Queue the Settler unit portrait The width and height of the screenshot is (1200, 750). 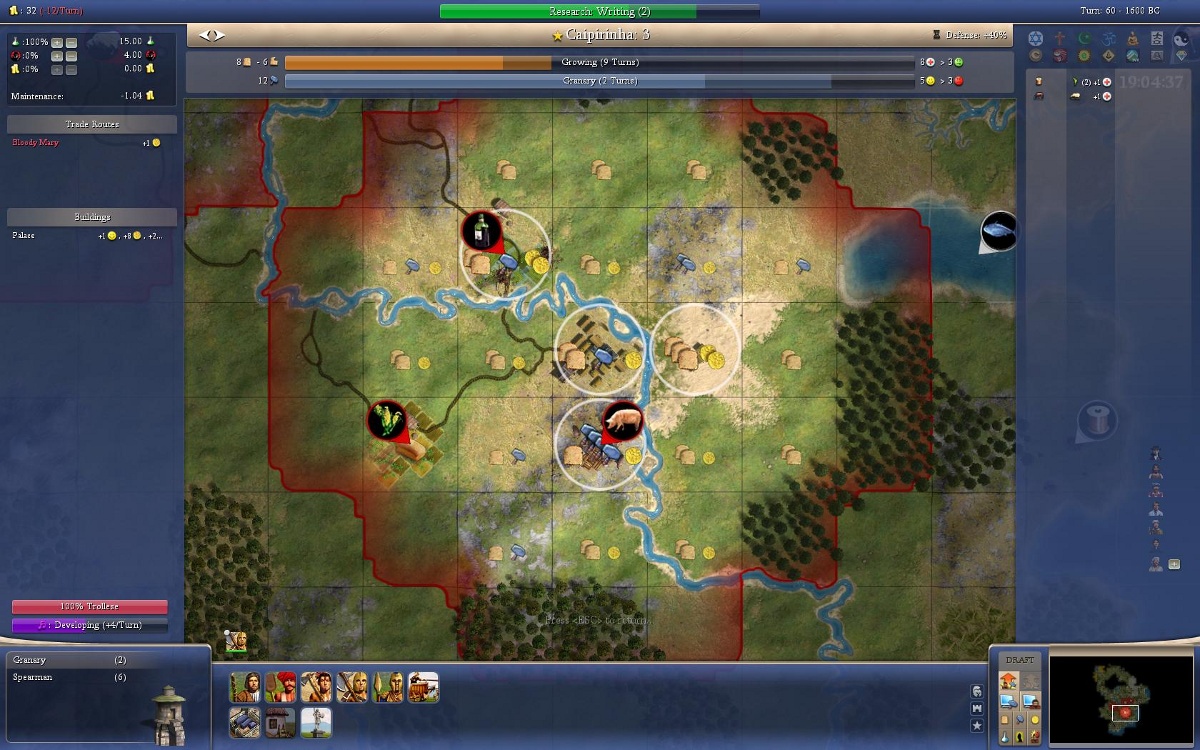coord(246,687)
